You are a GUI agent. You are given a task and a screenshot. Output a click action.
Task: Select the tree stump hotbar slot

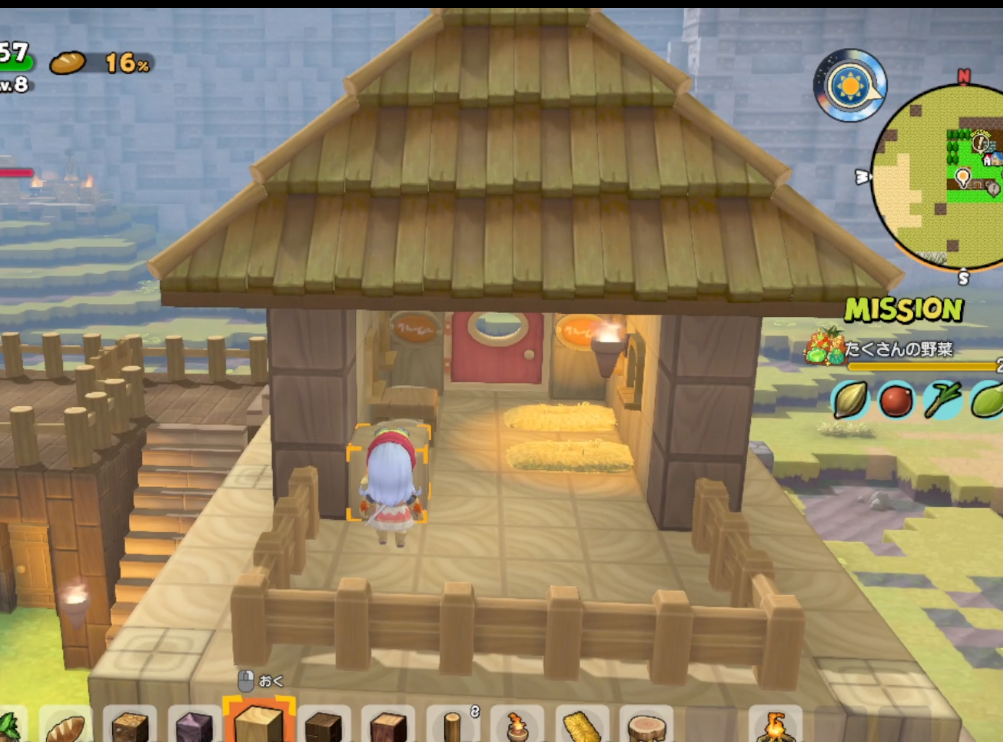click(x=645, y=727)
